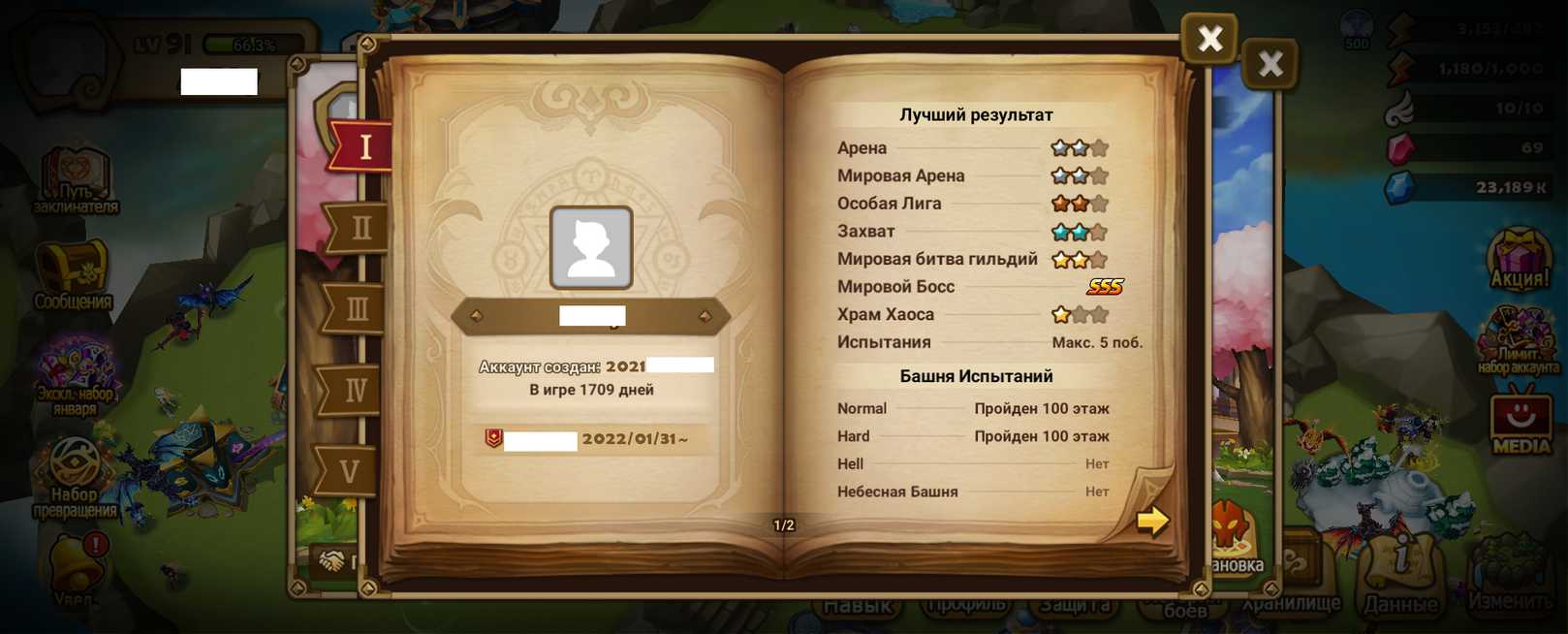Screen dimensions: 1568x634
Task: Open Путь заклинателя menu
Action: point(76,181)
